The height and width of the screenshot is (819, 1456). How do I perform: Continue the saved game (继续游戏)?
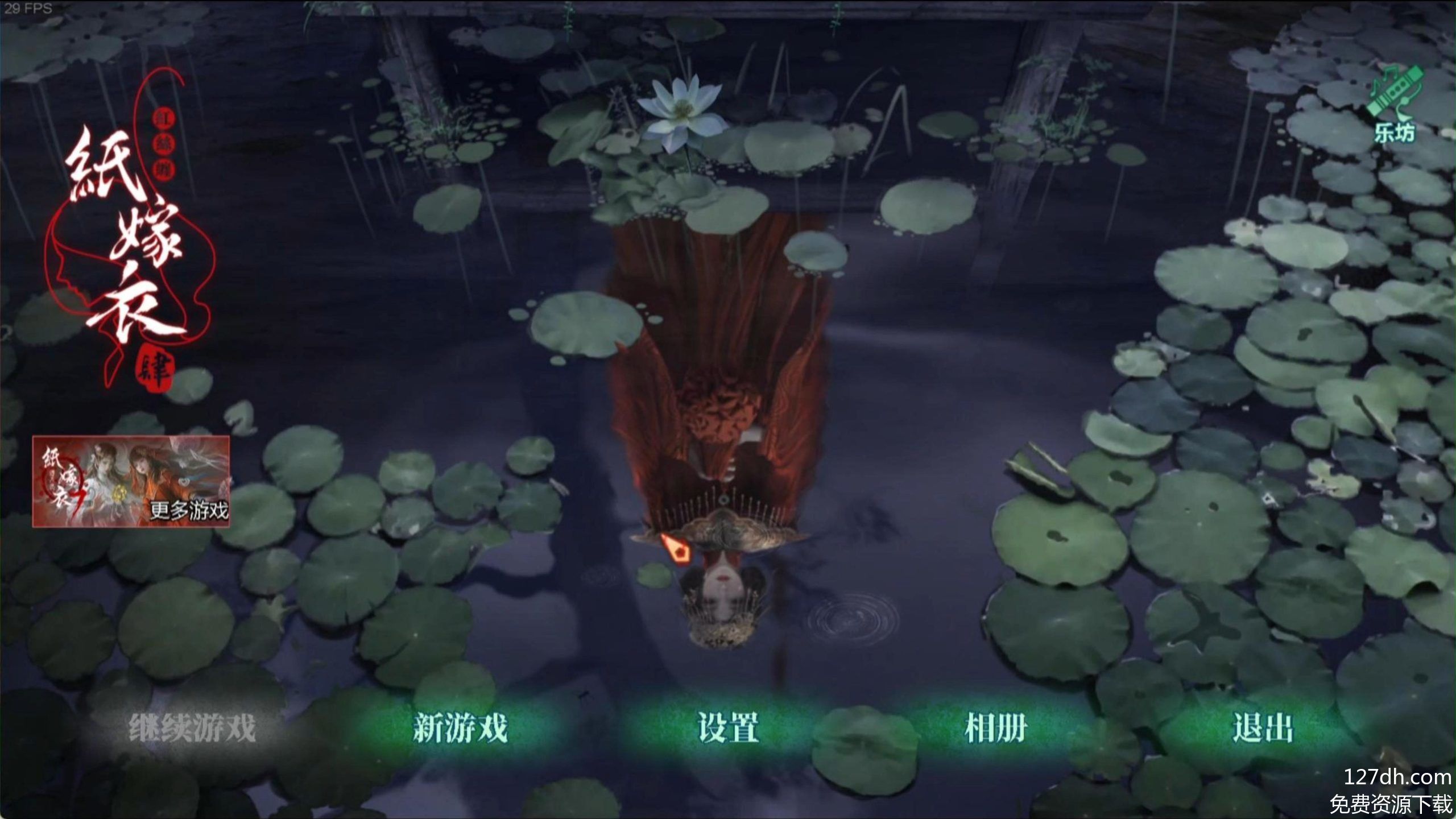click(192, 728)
